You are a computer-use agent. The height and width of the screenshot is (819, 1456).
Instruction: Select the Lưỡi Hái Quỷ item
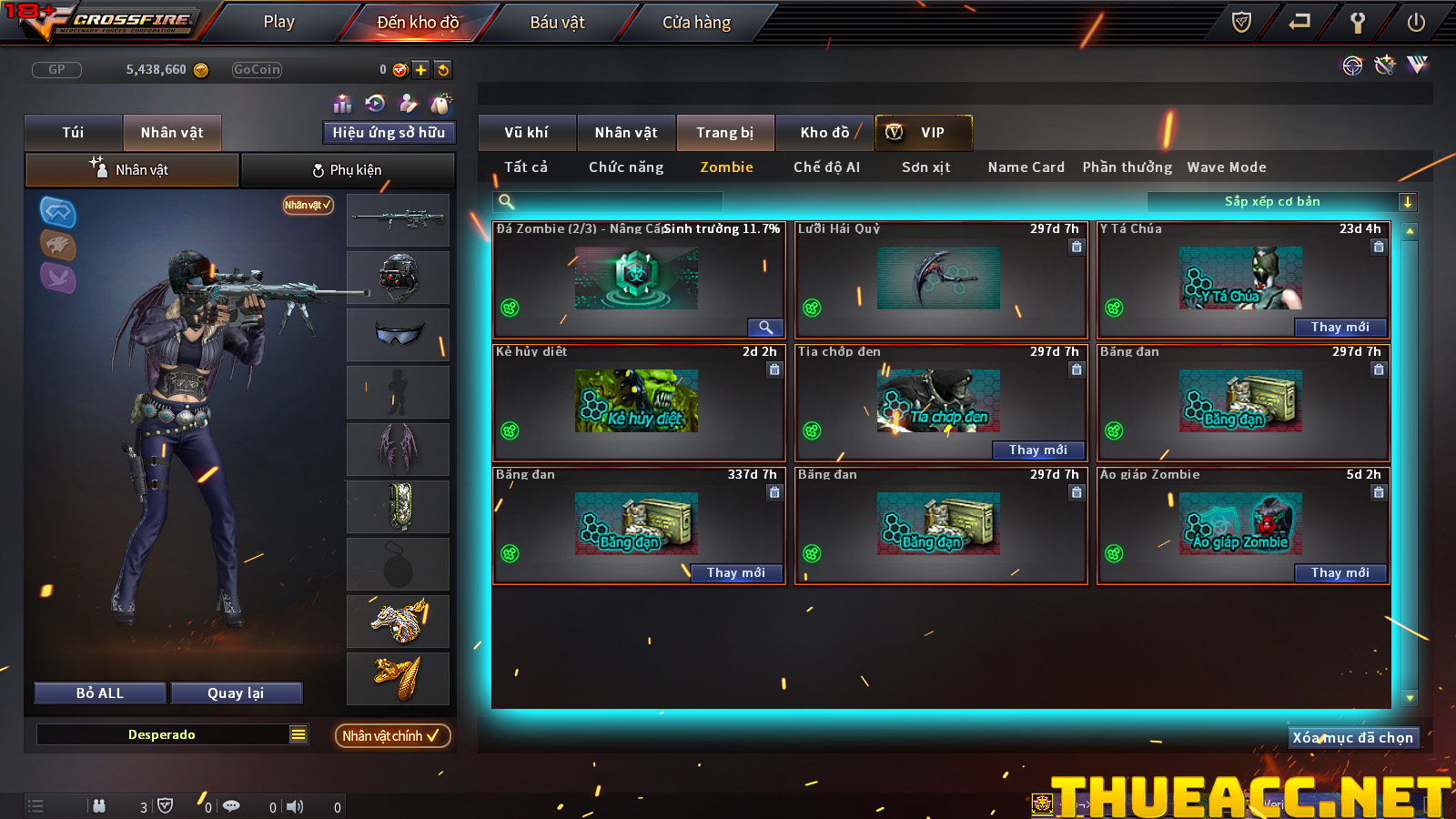click(940, 279)
